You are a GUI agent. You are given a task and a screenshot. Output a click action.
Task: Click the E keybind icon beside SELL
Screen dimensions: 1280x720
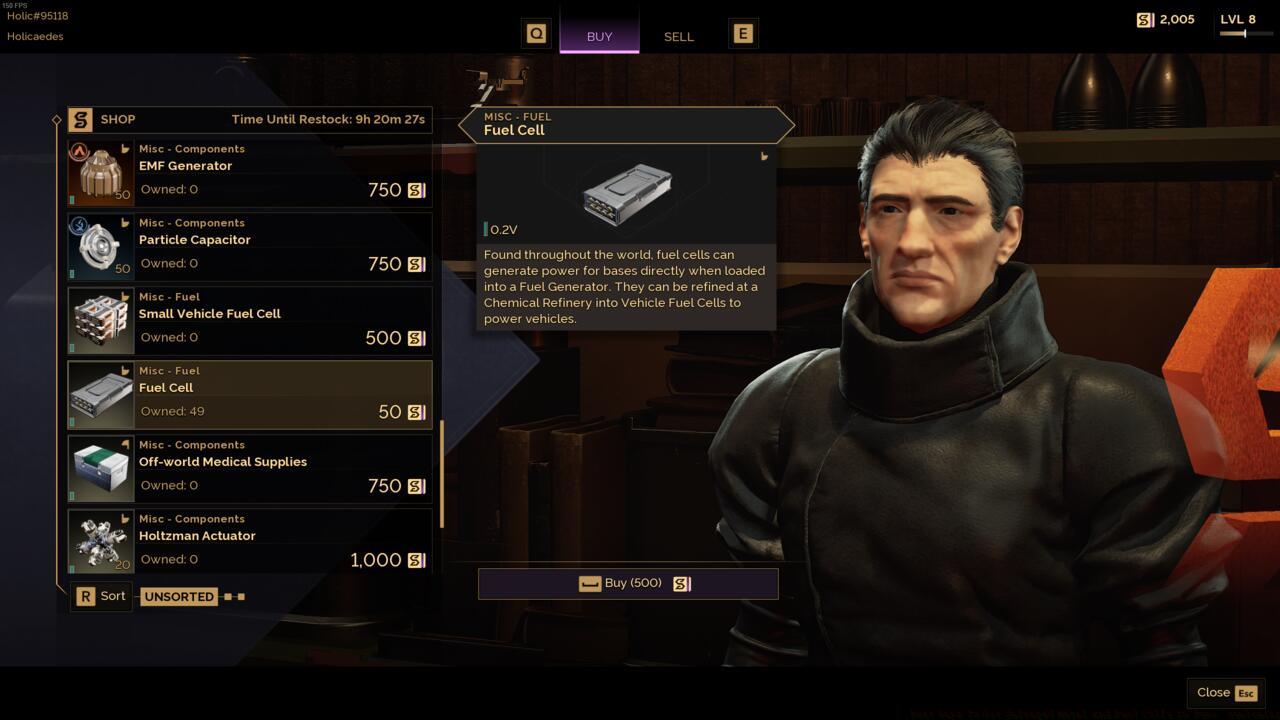point(742,32)
